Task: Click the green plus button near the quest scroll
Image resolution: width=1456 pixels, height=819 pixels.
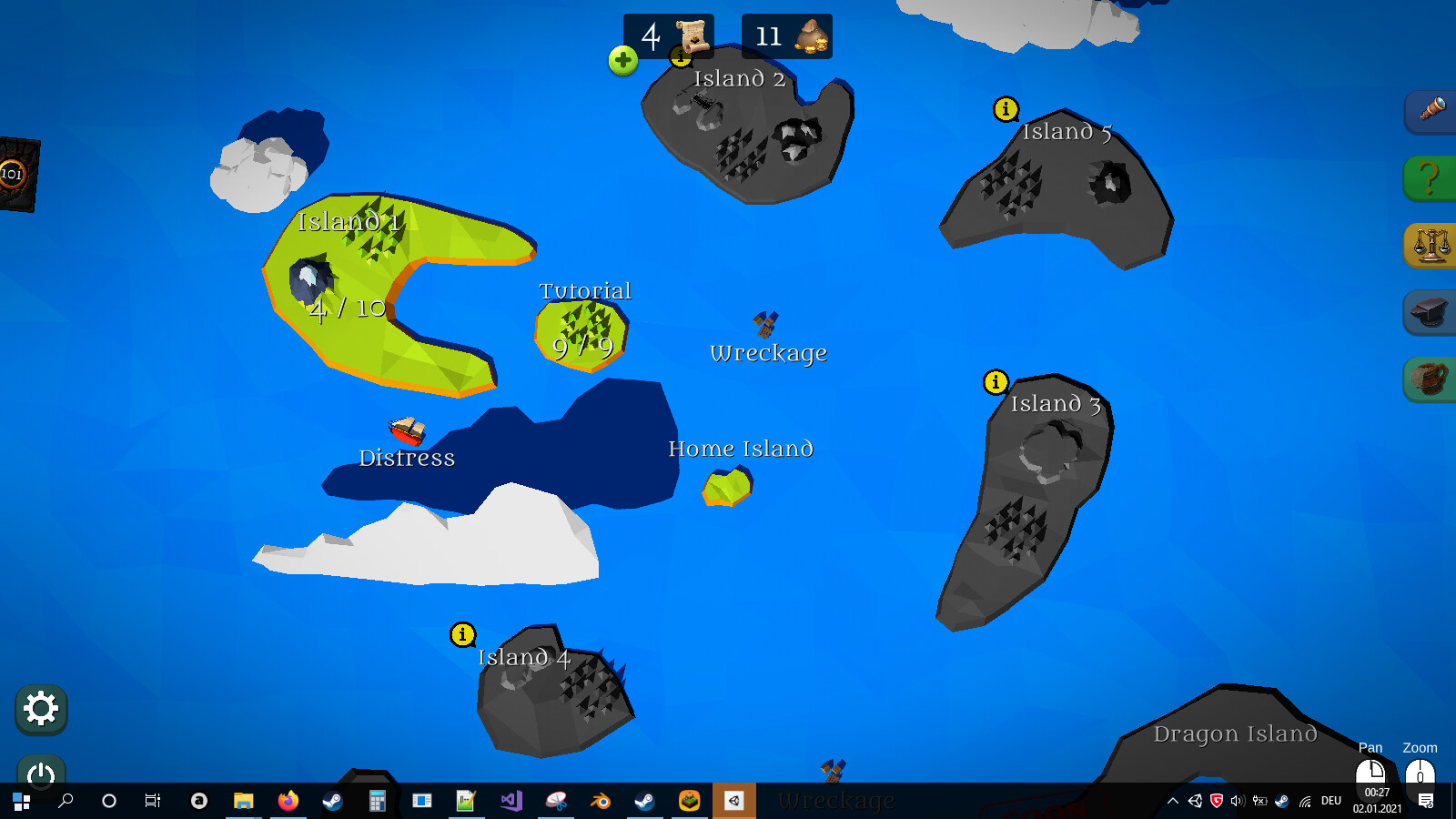Action: tap(622, 61)
